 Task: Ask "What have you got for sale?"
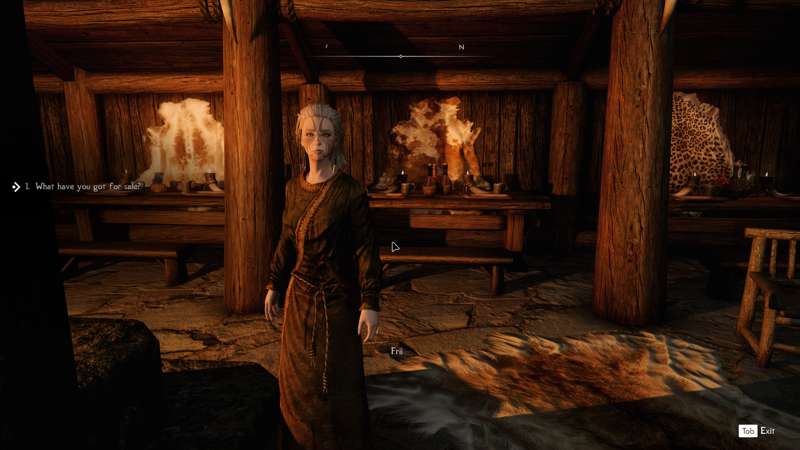(x=88, y=186)
